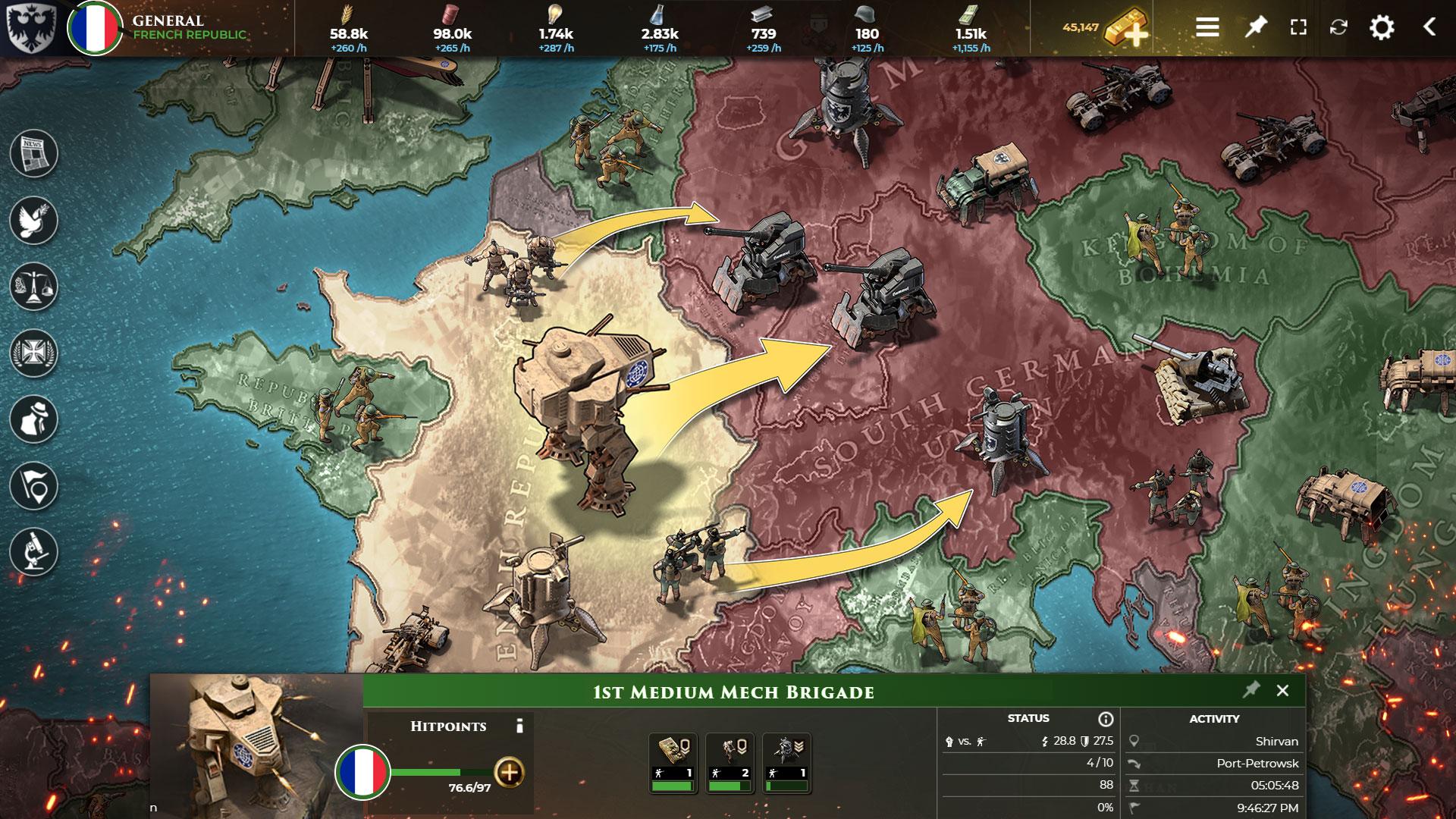The height and width of the screenshot is (819, 1456).
Task: Open the diplomacy dove icon
Action: click(x=34, y=220)
